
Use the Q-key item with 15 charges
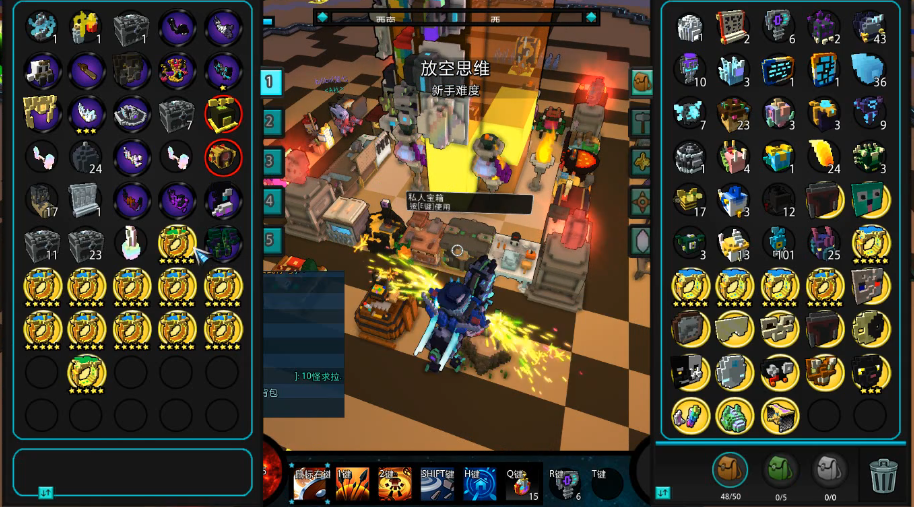521,483
